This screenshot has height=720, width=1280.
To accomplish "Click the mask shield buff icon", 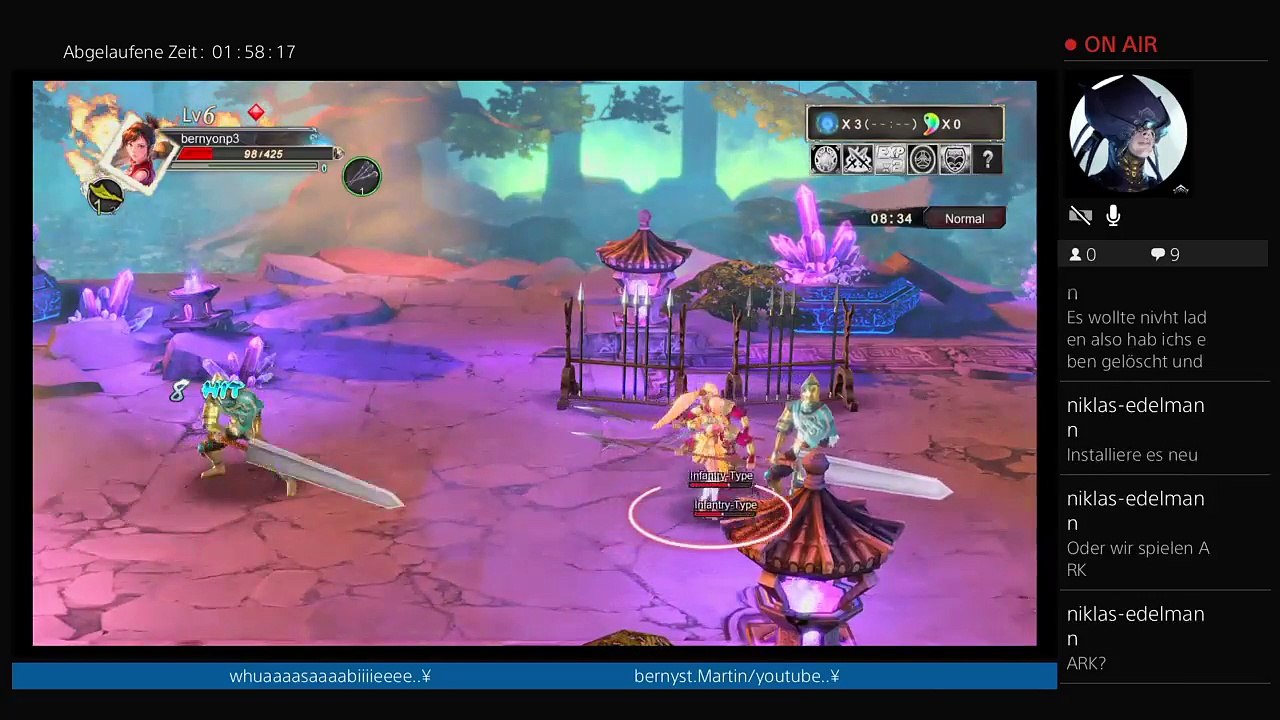I will (955, 159).
